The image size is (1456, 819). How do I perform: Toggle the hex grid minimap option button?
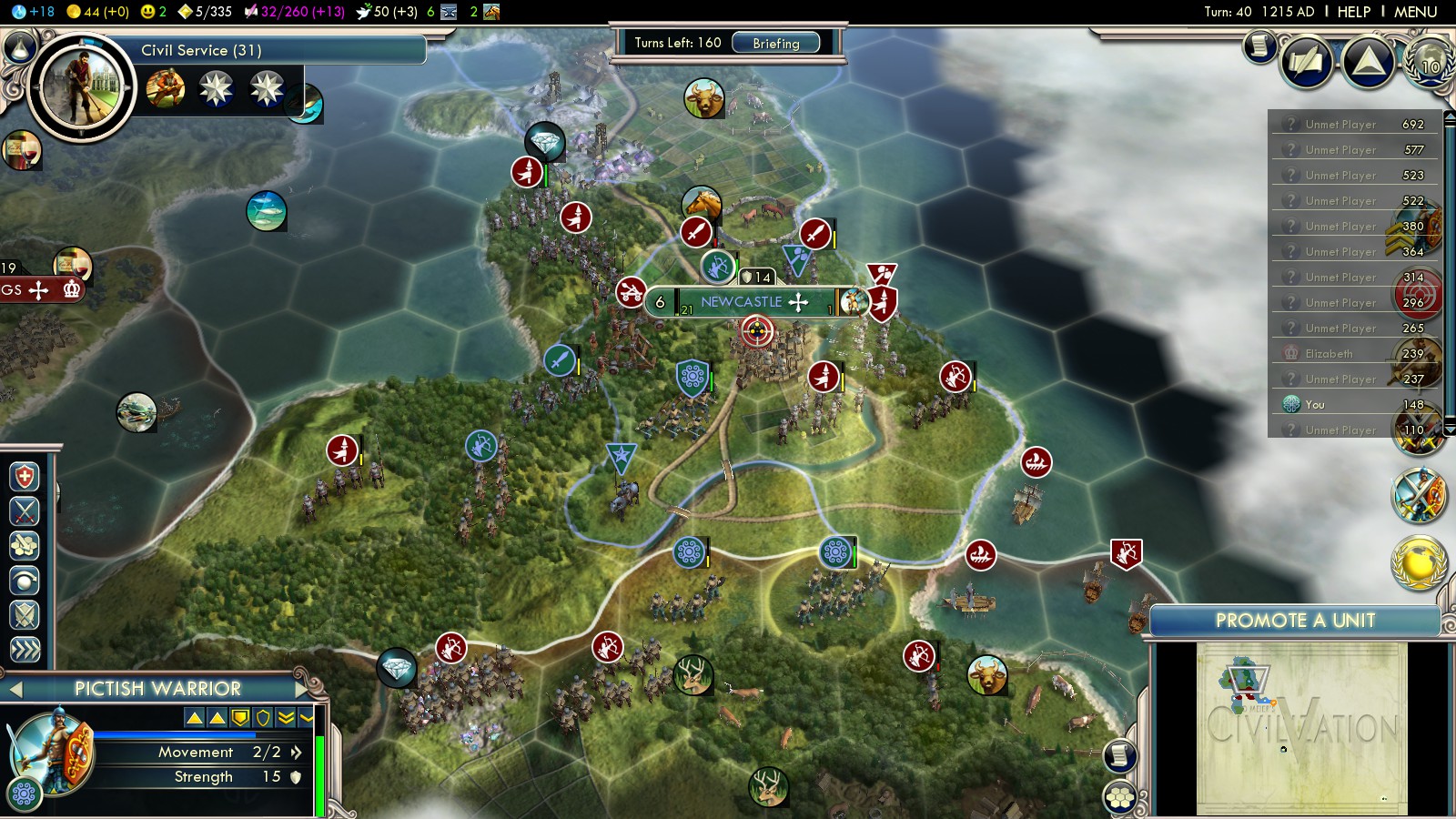coord(1120,797)
